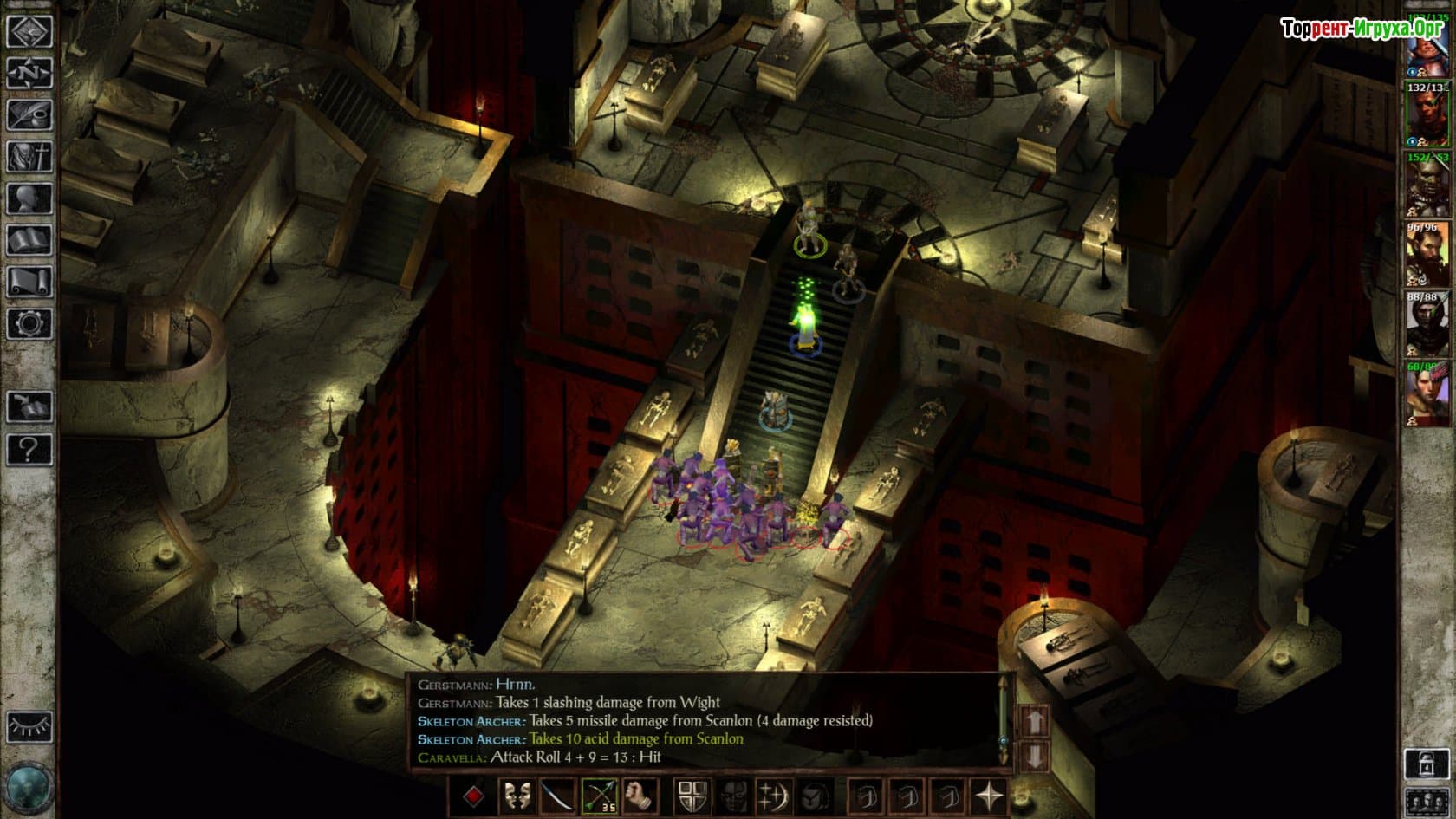This screenshot has height=819, width=1456.
Task: Activate the shield guard button
Action: coord(692,796)
